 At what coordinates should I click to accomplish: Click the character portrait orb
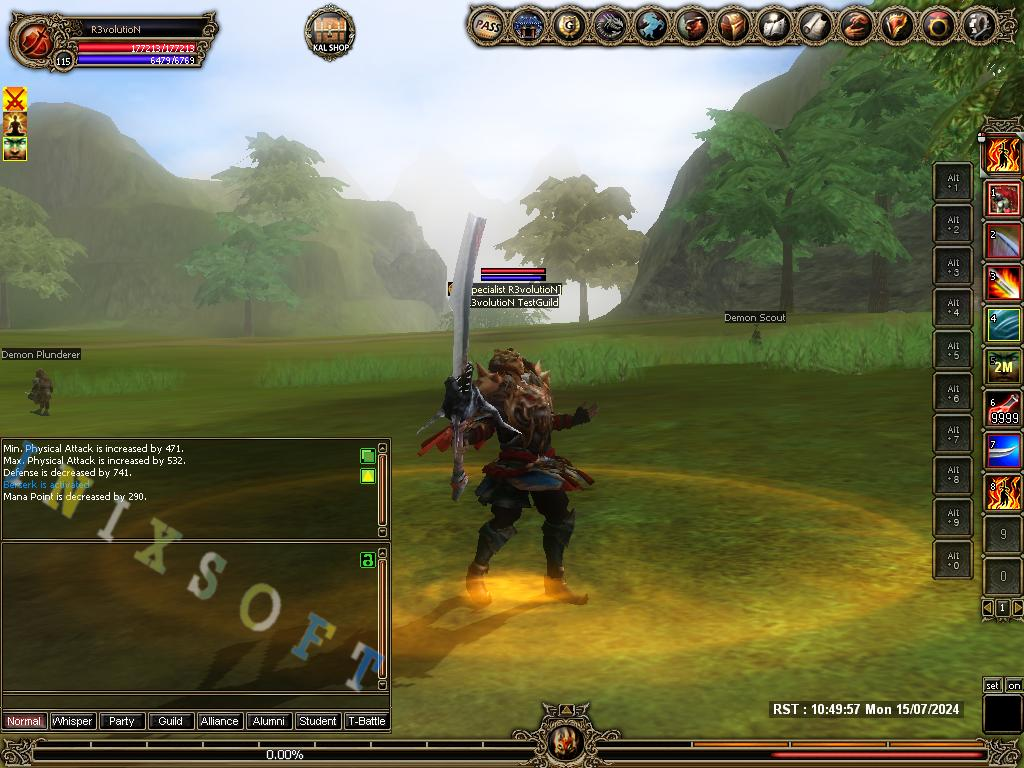[x=34, y=40]
